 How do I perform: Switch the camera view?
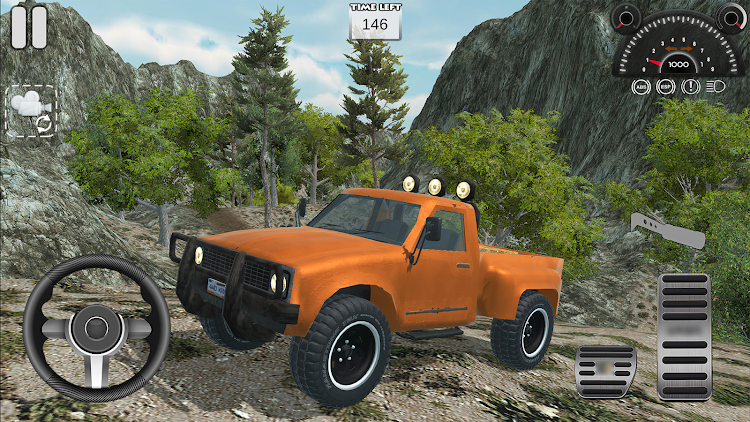point(32,112)
